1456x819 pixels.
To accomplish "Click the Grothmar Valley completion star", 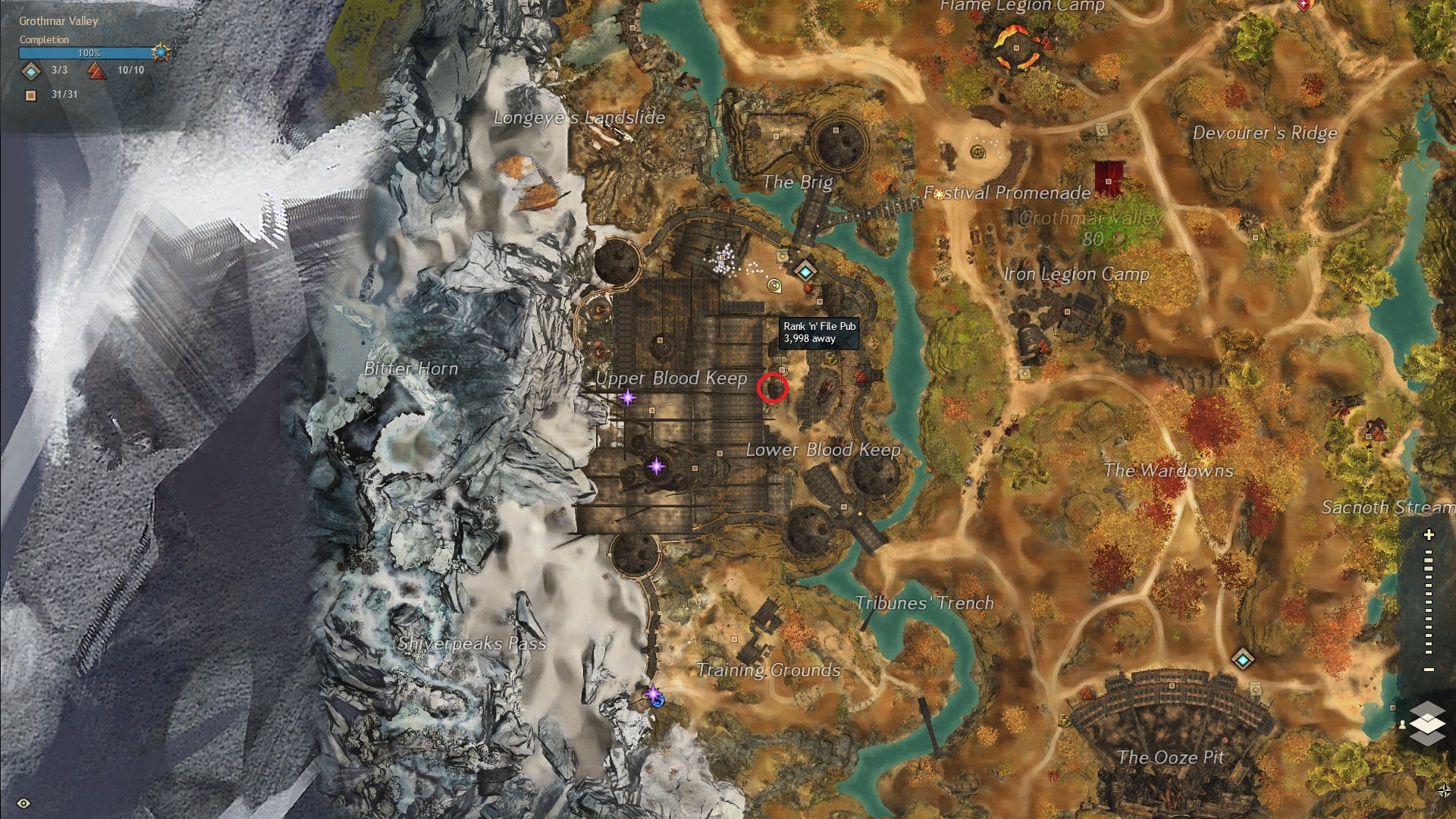I will click(160, 52).
